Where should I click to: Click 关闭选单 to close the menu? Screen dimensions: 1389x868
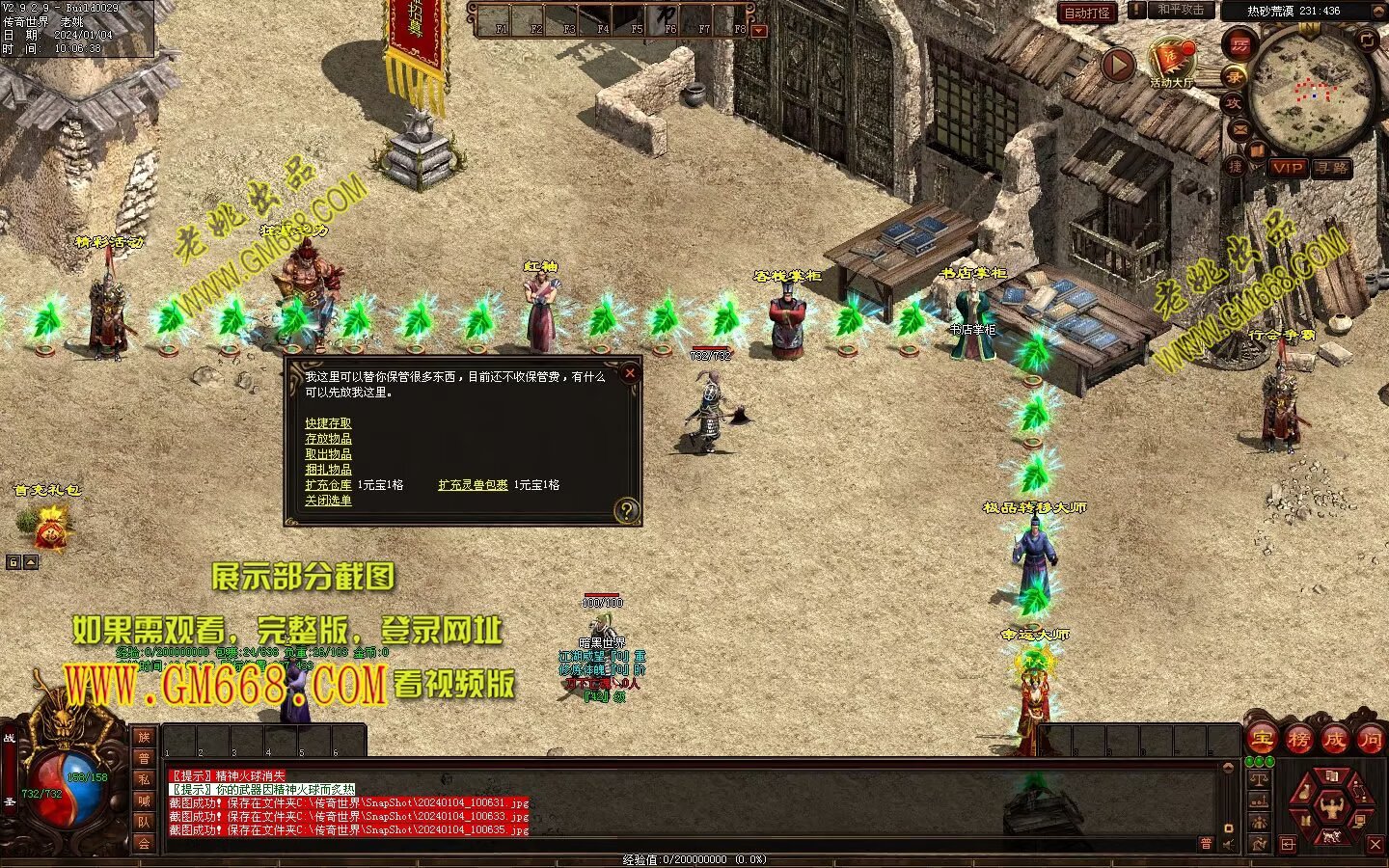click(x=328, y=501)
